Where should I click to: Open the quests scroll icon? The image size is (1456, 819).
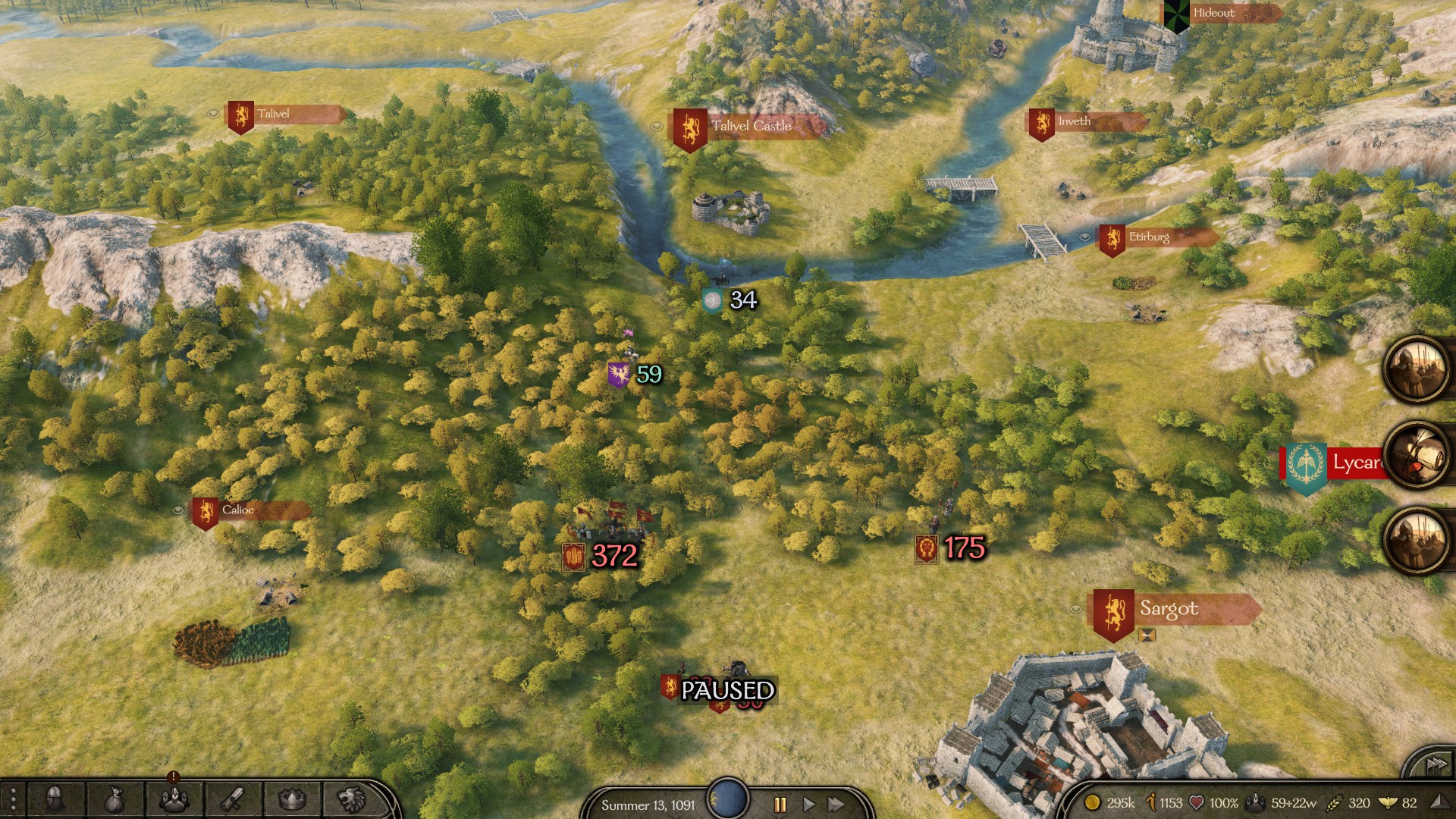[232, 799]
